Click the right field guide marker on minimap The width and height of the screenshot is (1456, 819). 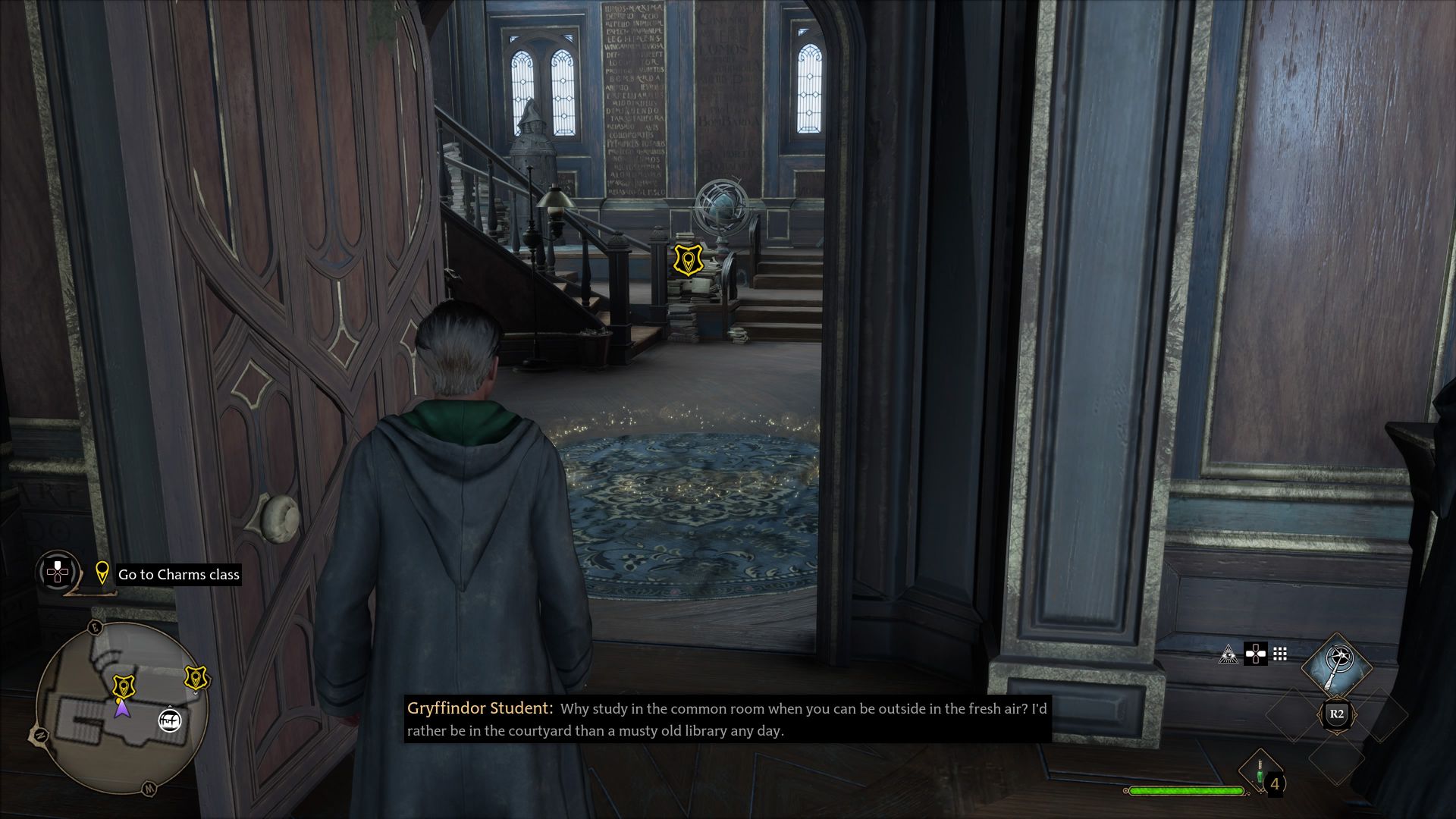(x=196, y=678)
